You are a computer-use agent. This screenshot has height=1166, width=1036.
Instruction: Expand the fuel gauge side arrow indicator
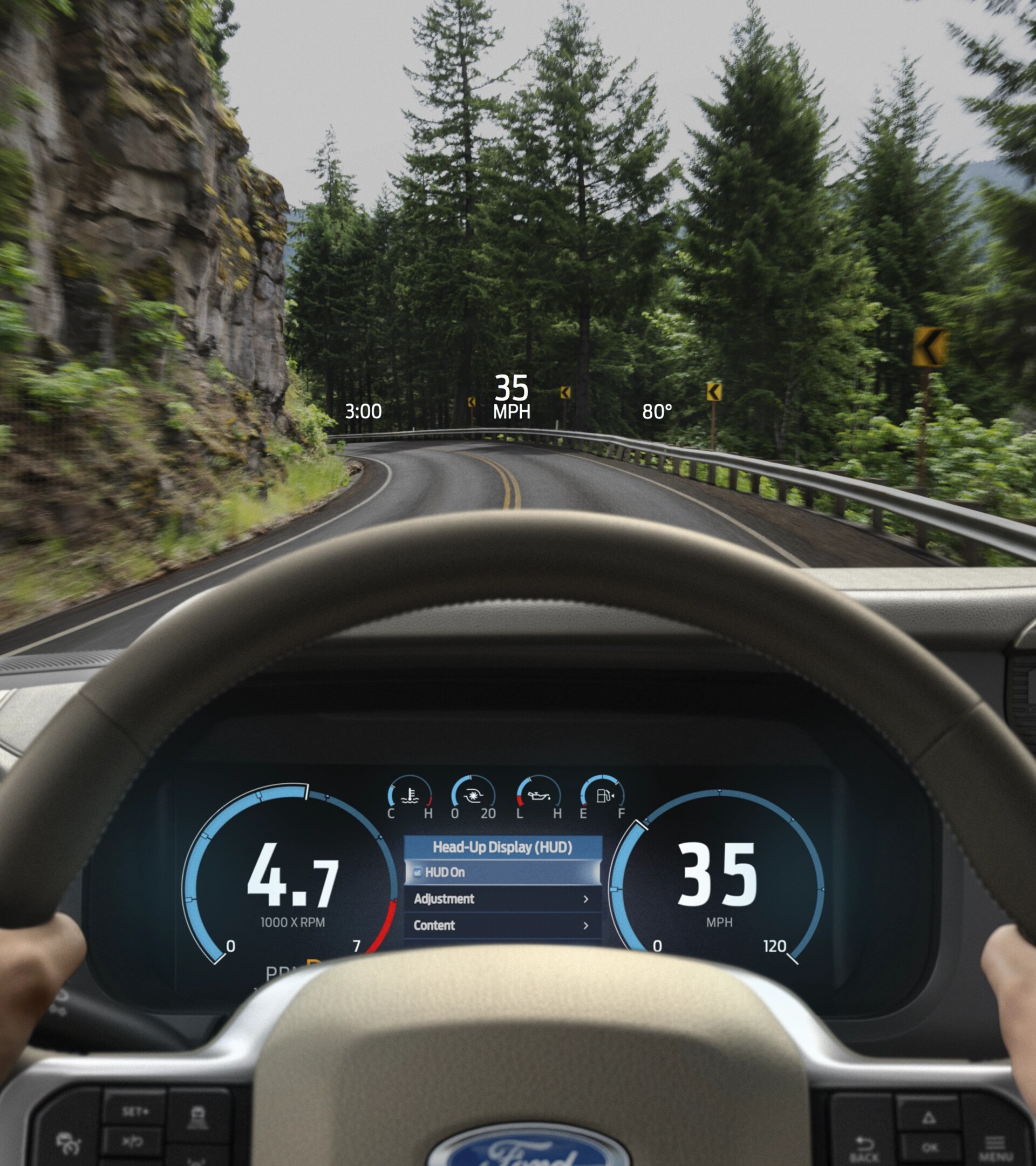pyautogui.click(x=614, y=796)
